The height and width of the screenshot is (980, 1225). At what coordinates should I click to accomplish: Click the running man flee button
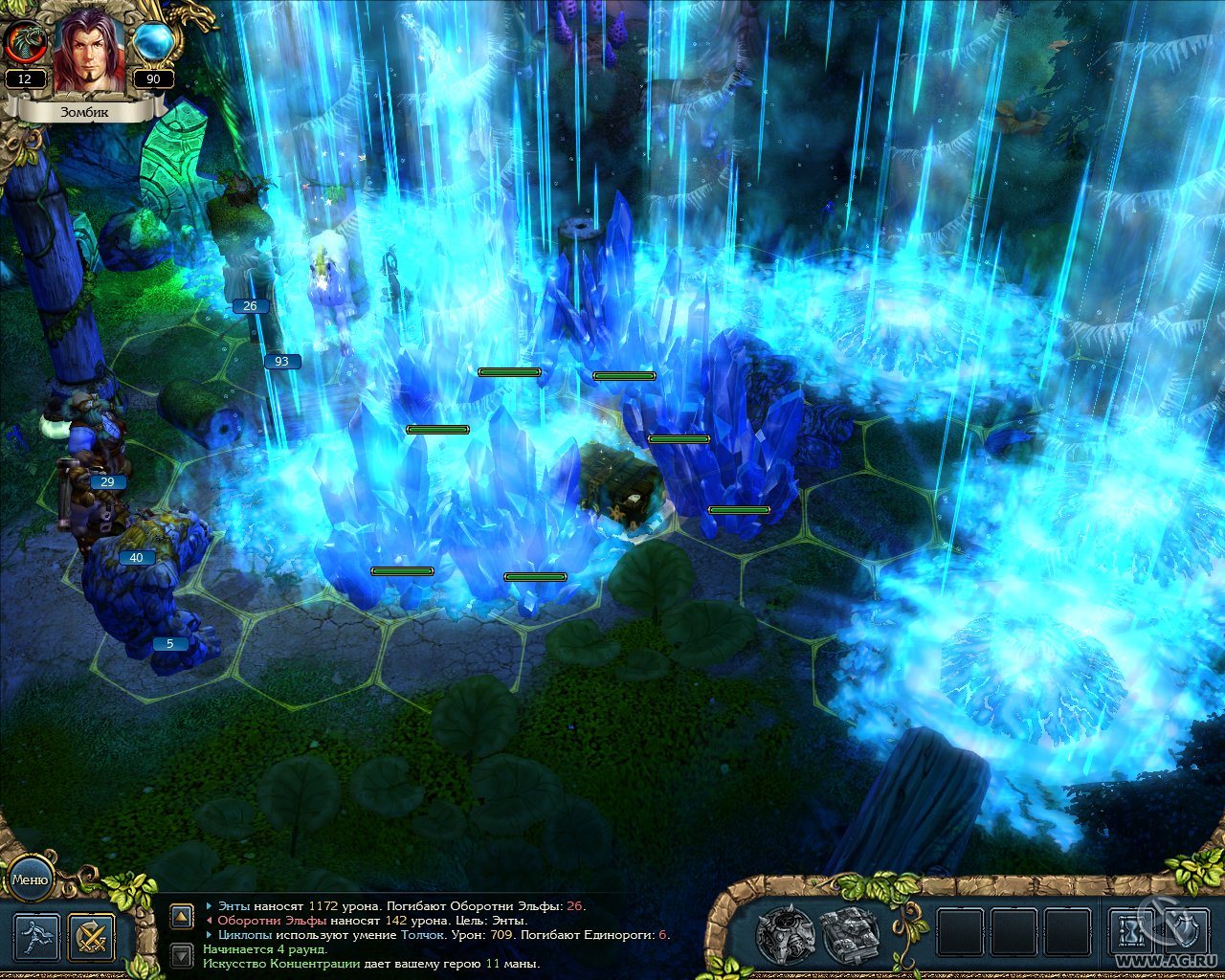tap(36, 937)
